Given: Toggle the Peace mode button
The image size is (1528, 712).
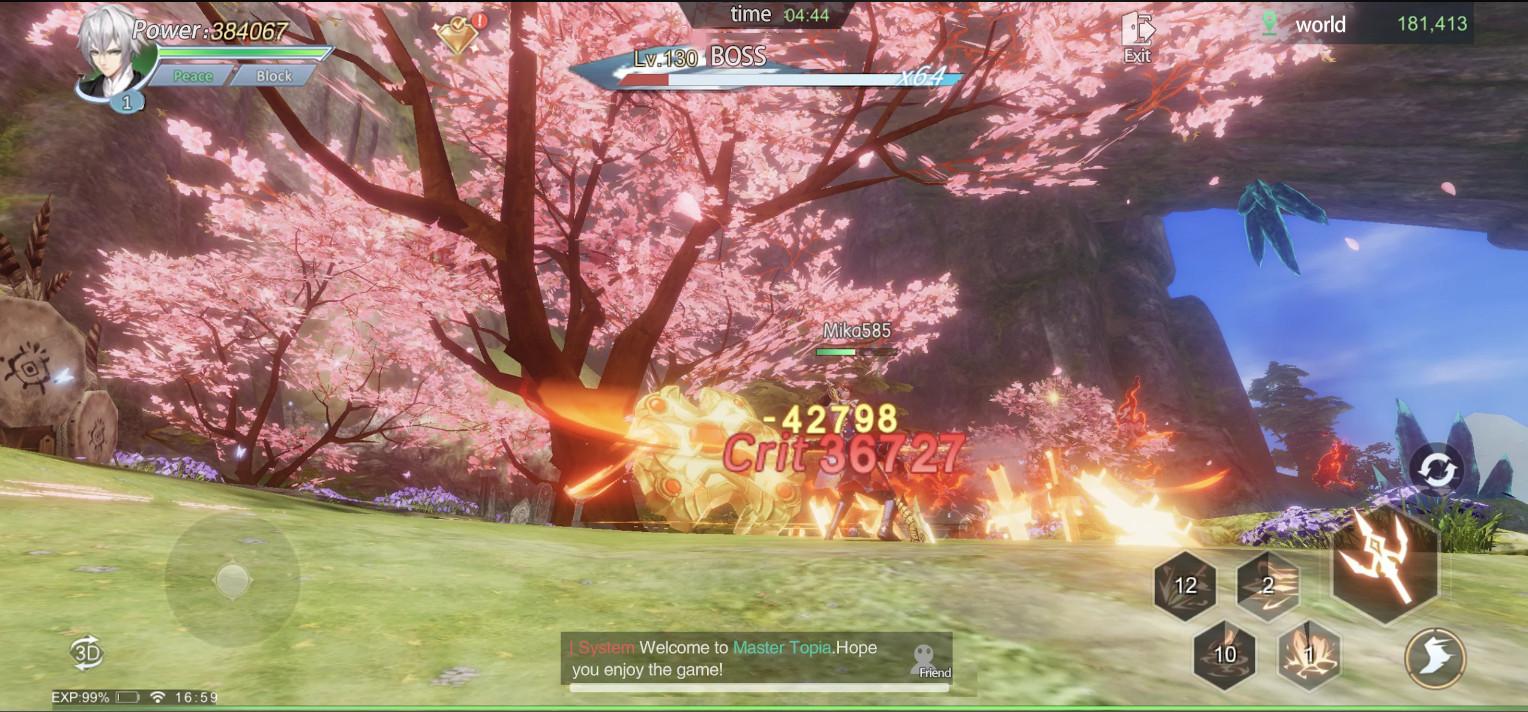Looking at the screenshot, I should point(193,76).
